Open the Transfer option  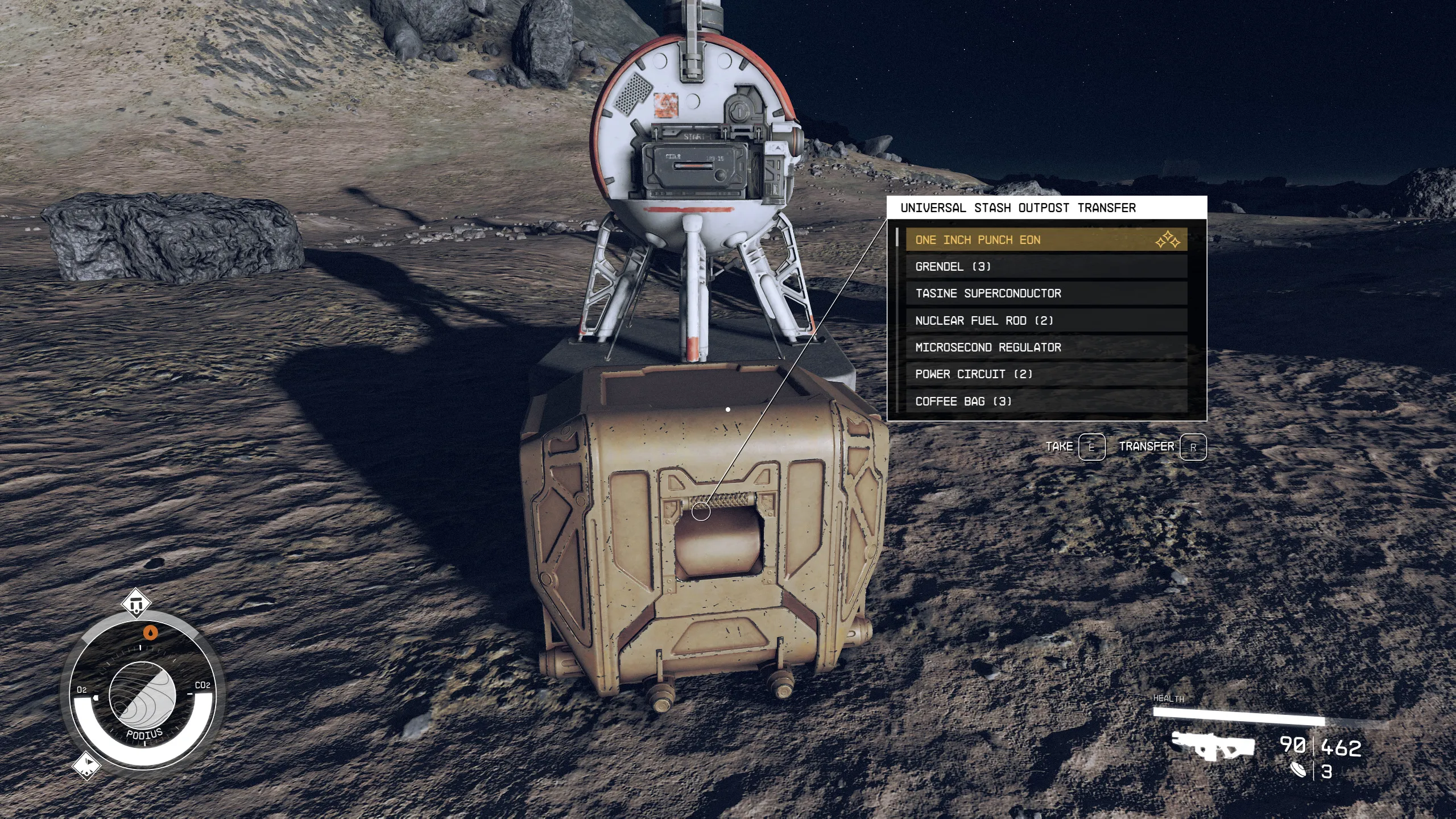(1146, 447)
